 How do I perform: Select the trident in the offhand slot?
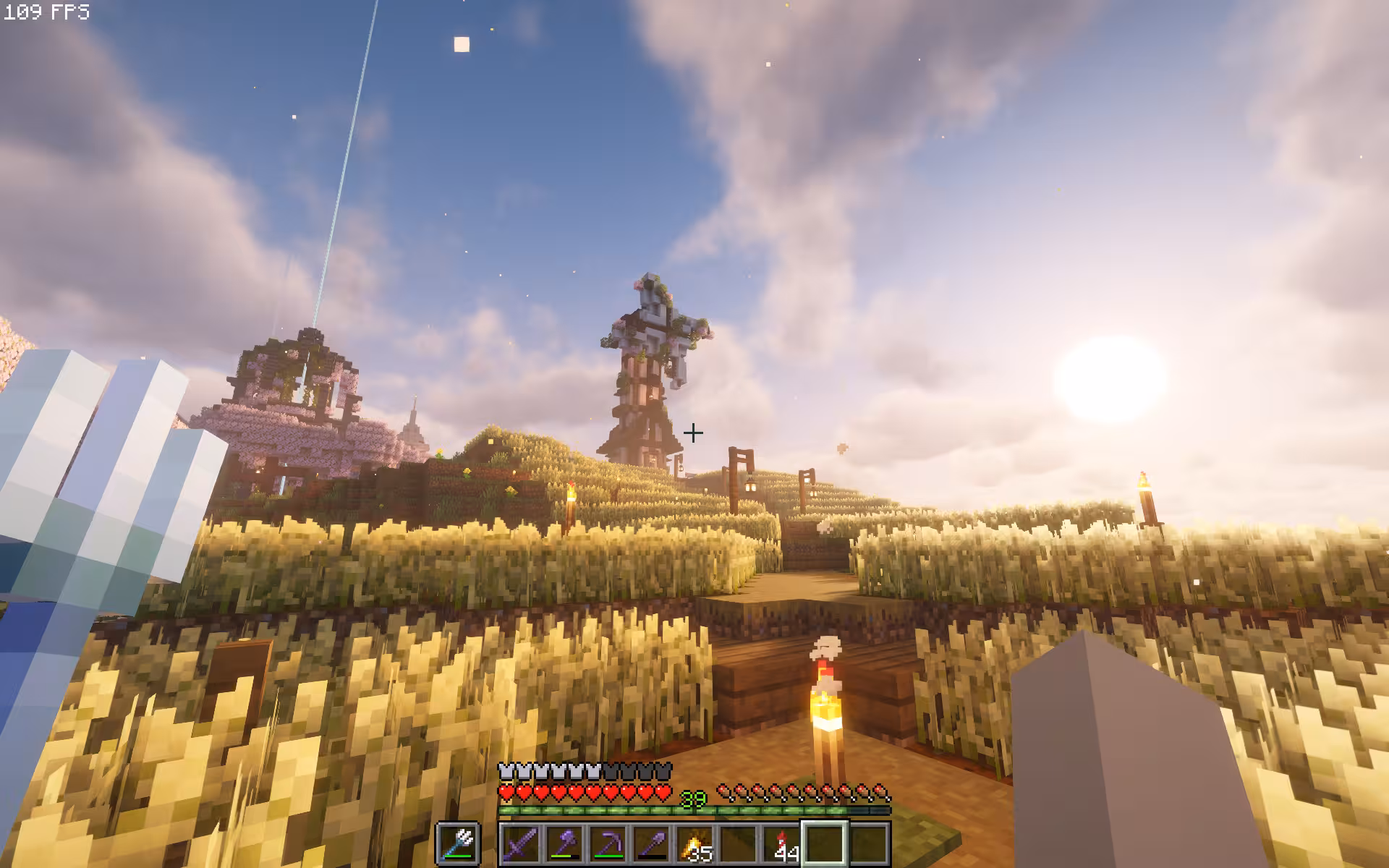point(457,843)
